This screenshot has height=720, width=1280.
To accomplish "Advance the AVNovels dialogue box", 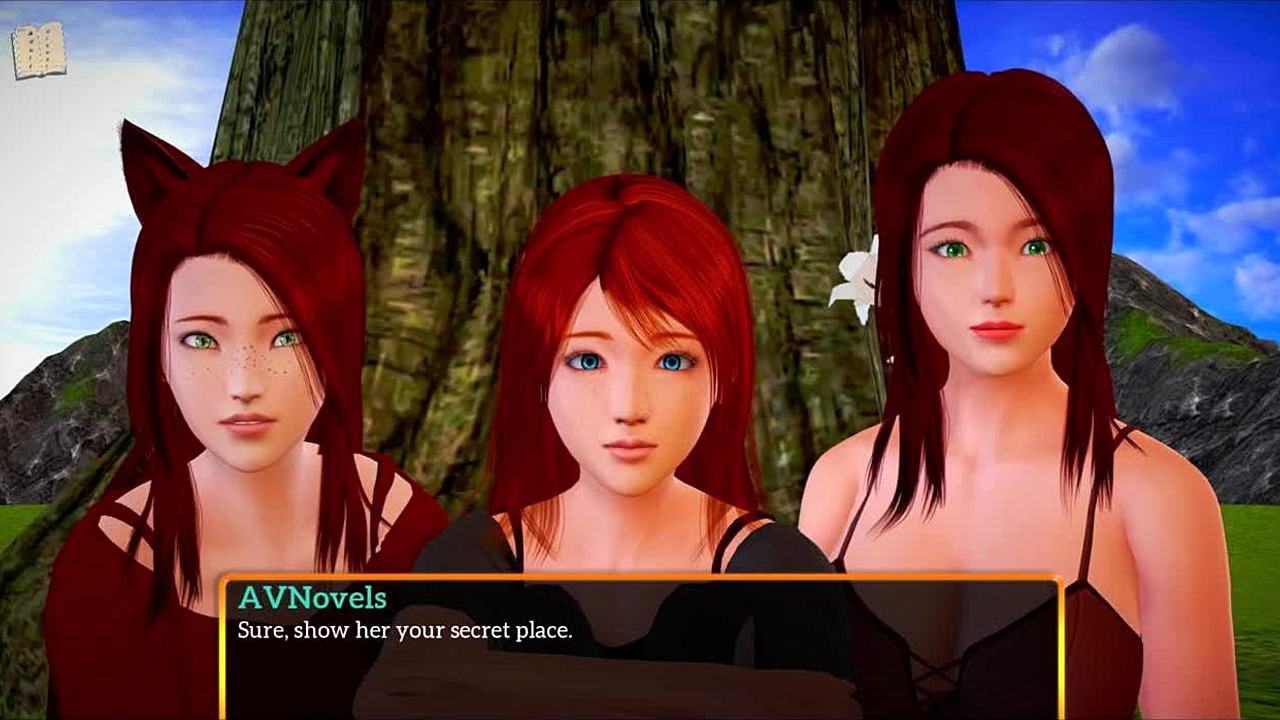I will pyautogui.click(x=640, y=645).
